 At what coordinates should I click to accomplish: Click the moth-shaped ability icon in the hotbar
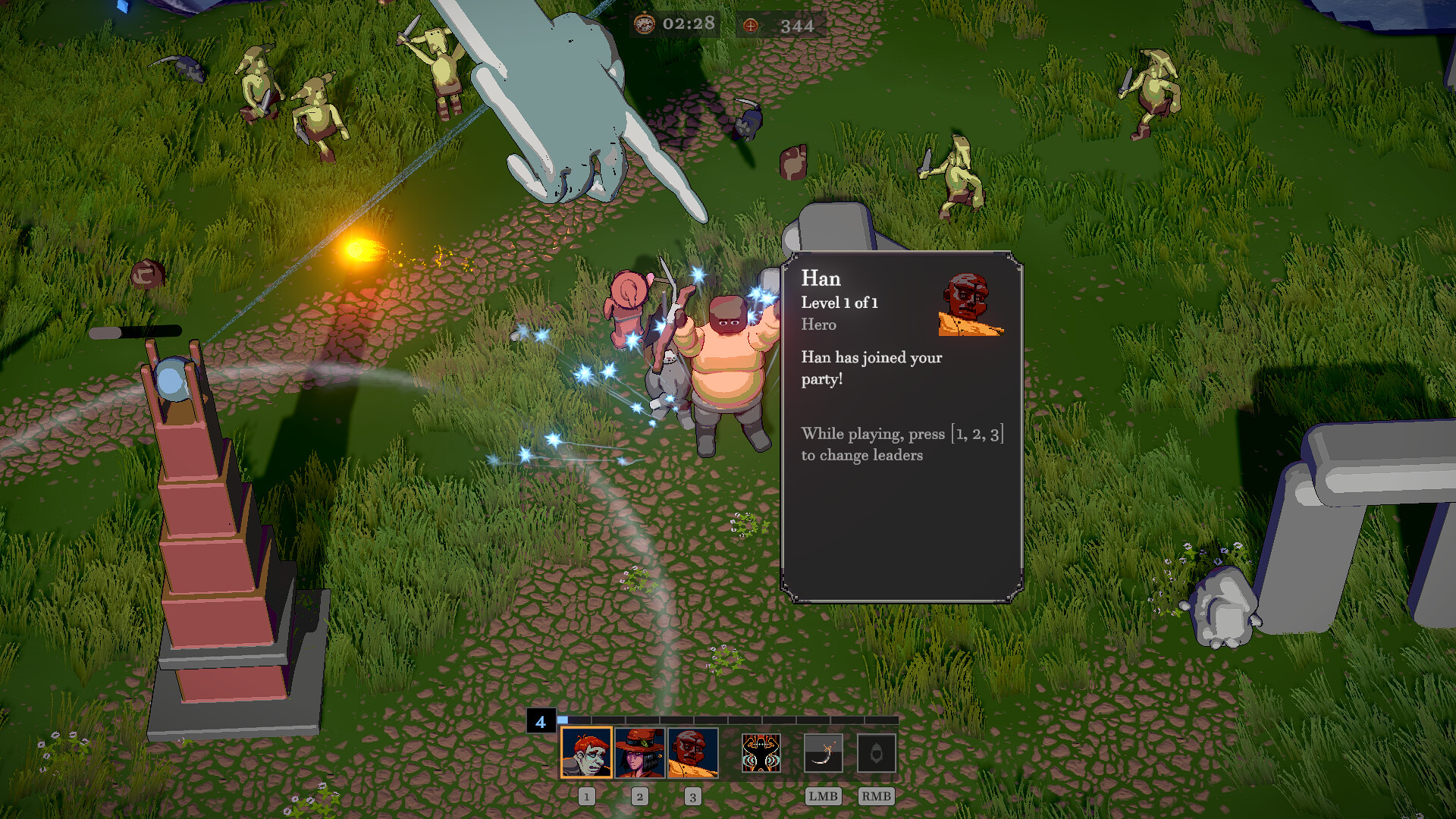tap(761, 754)
